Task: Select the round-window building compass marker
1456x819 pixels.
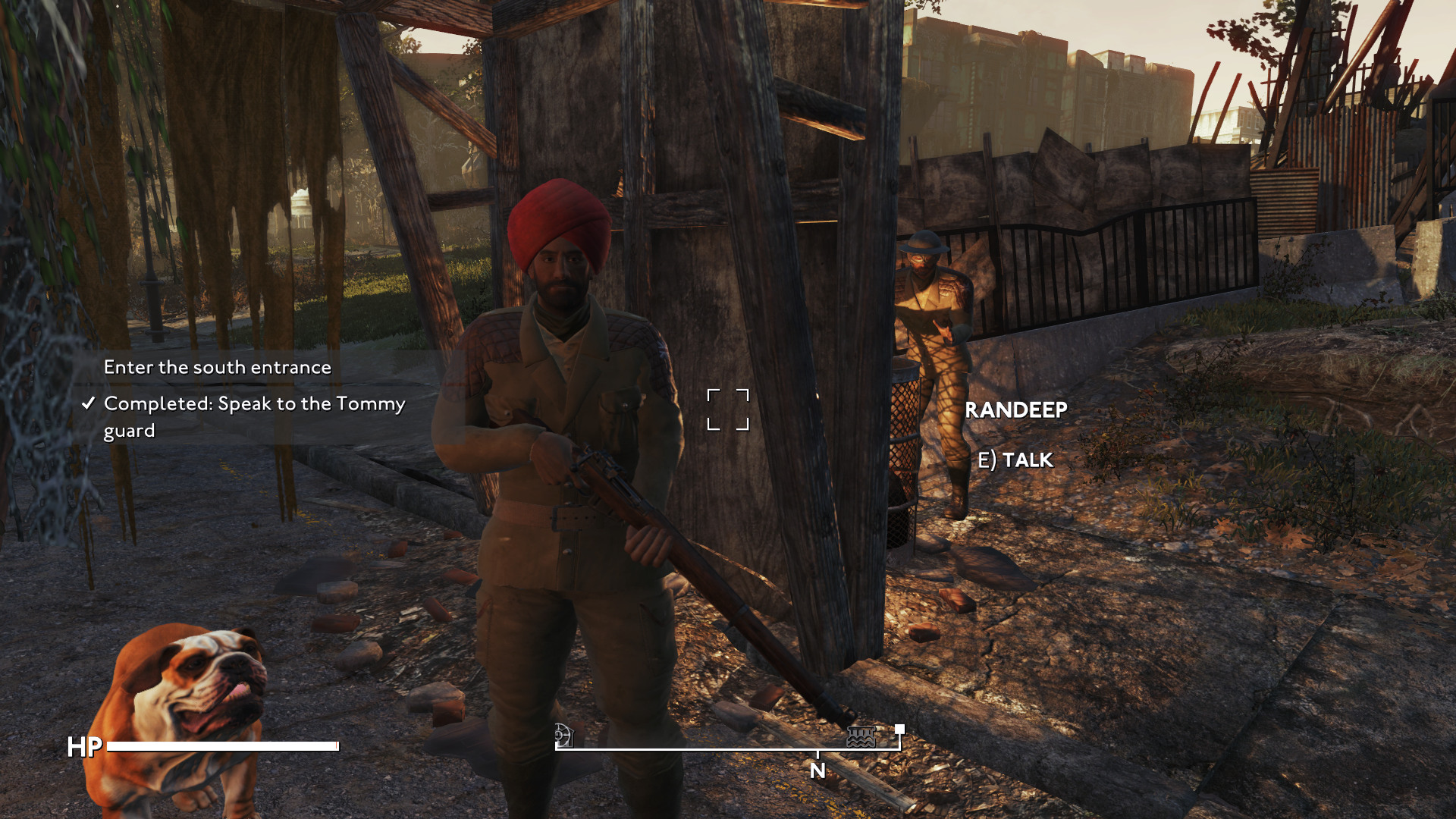Action: click(563, 735)
